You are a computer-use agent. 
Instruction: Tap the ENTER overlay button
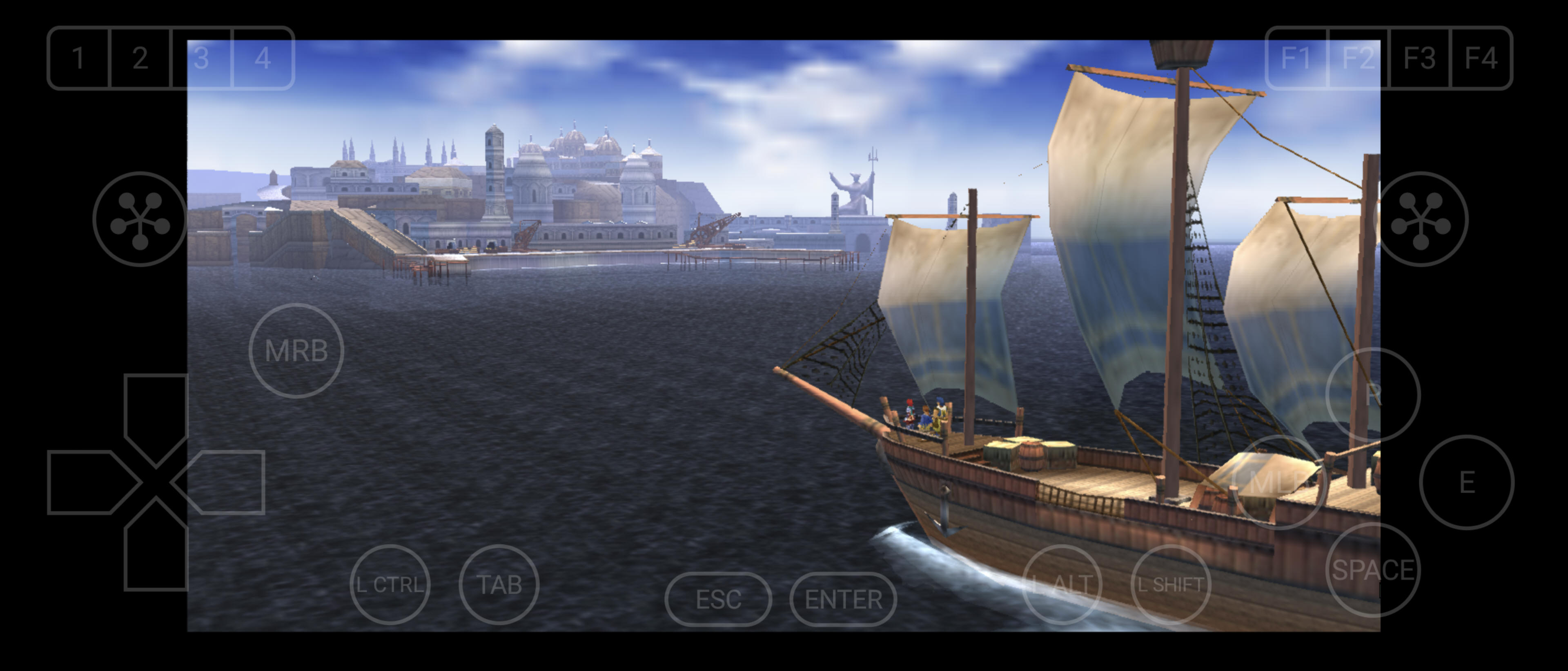(843, 599)
